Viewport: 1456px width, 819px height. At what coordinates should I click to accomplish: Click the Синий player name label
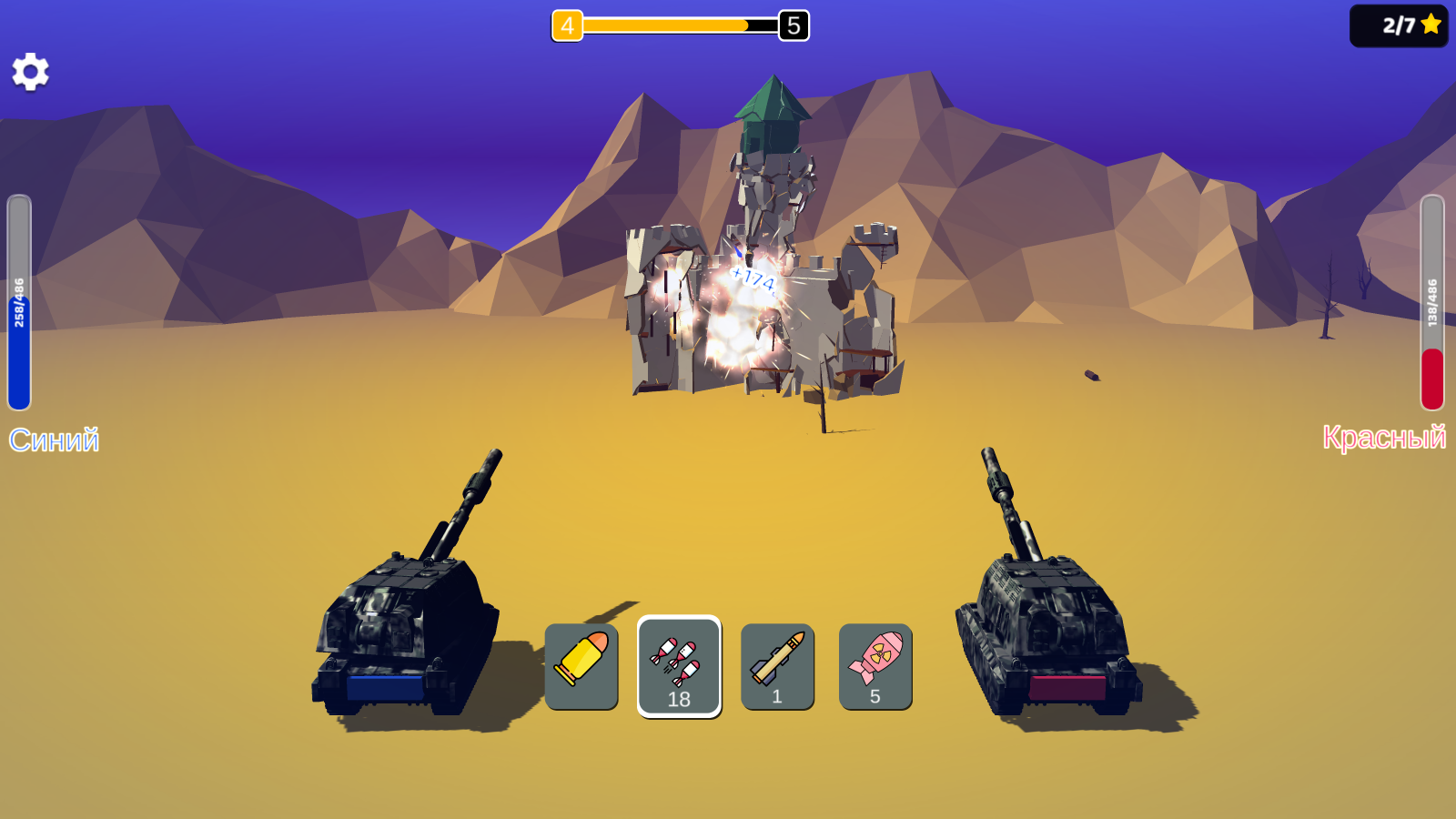click(55, 440)
